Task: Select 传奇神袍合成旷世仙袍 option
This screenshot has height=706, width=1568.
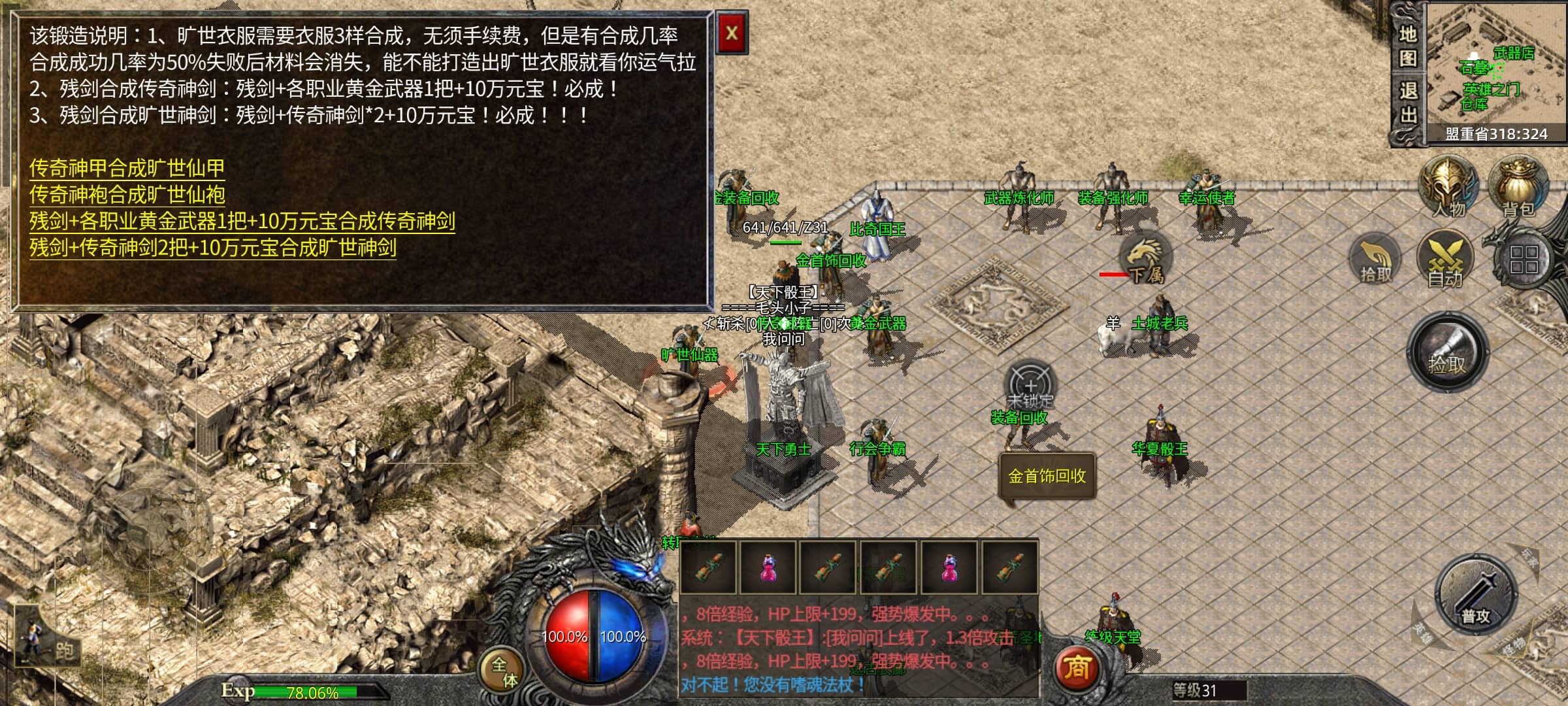Action: click(127, 195)
